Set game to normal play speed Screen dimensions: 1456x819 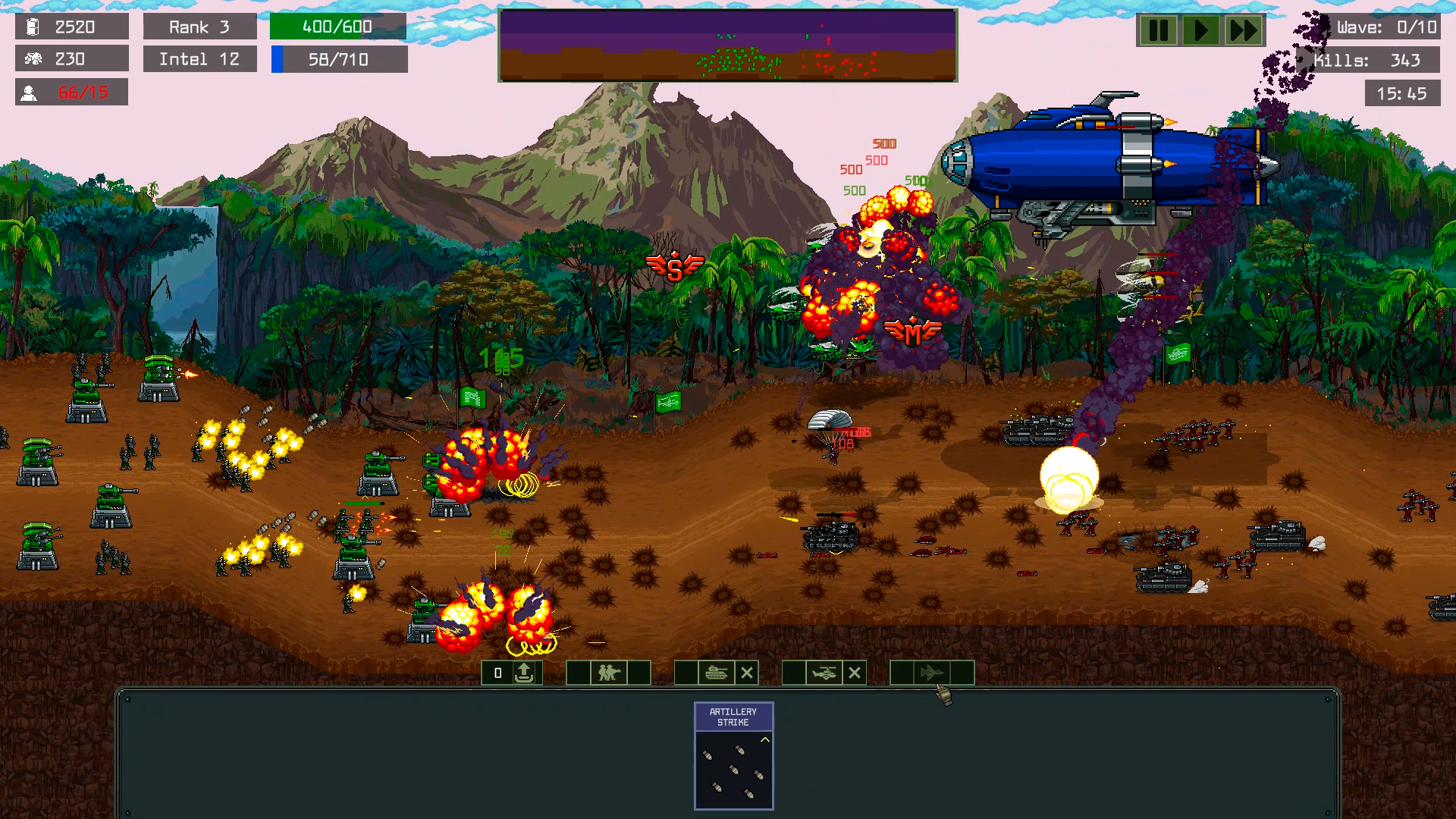click(1200, 31)
